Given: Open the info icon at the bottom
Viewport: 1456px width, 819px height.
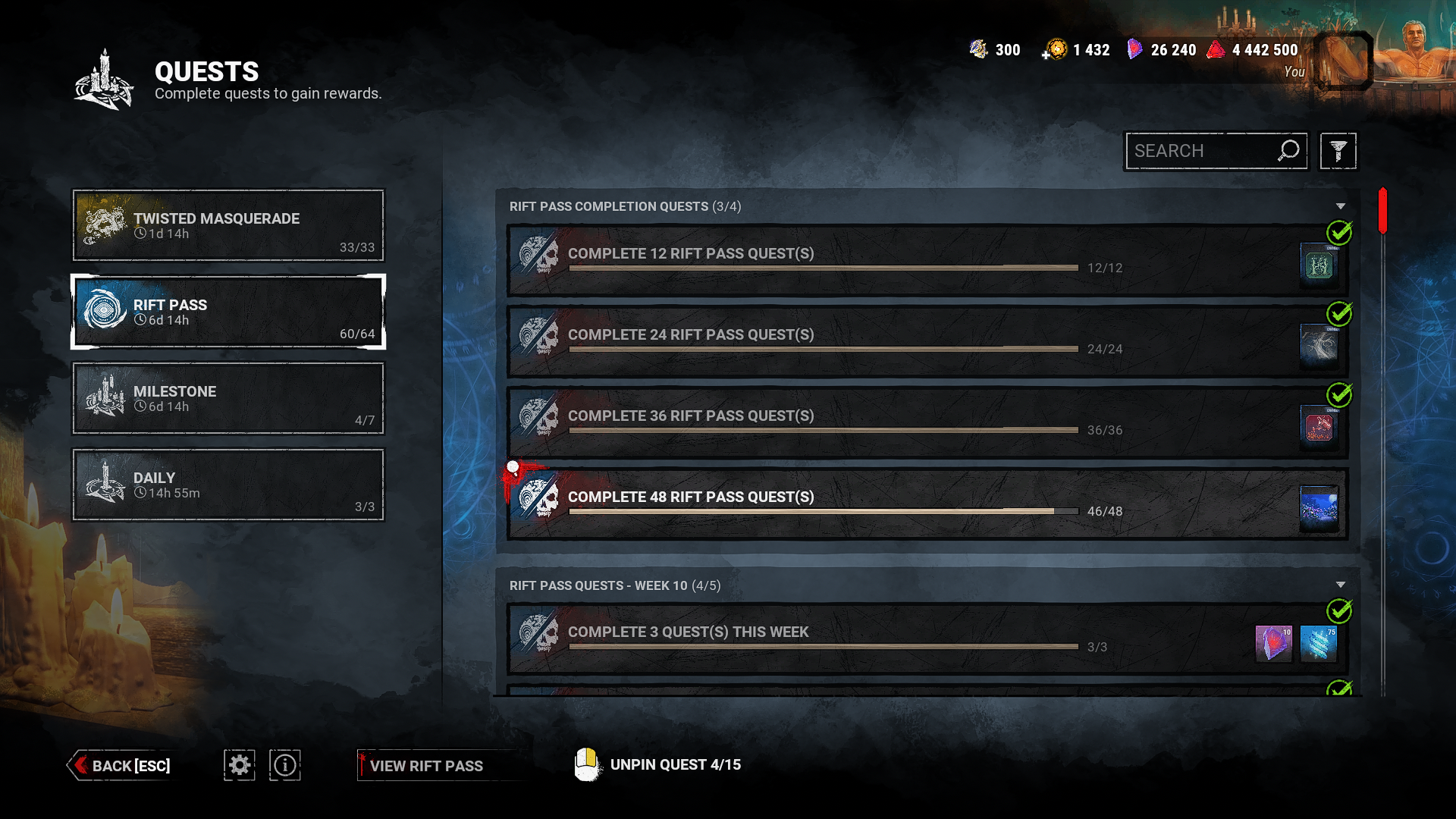Looking at the screenshot, I should coord(284,765).
